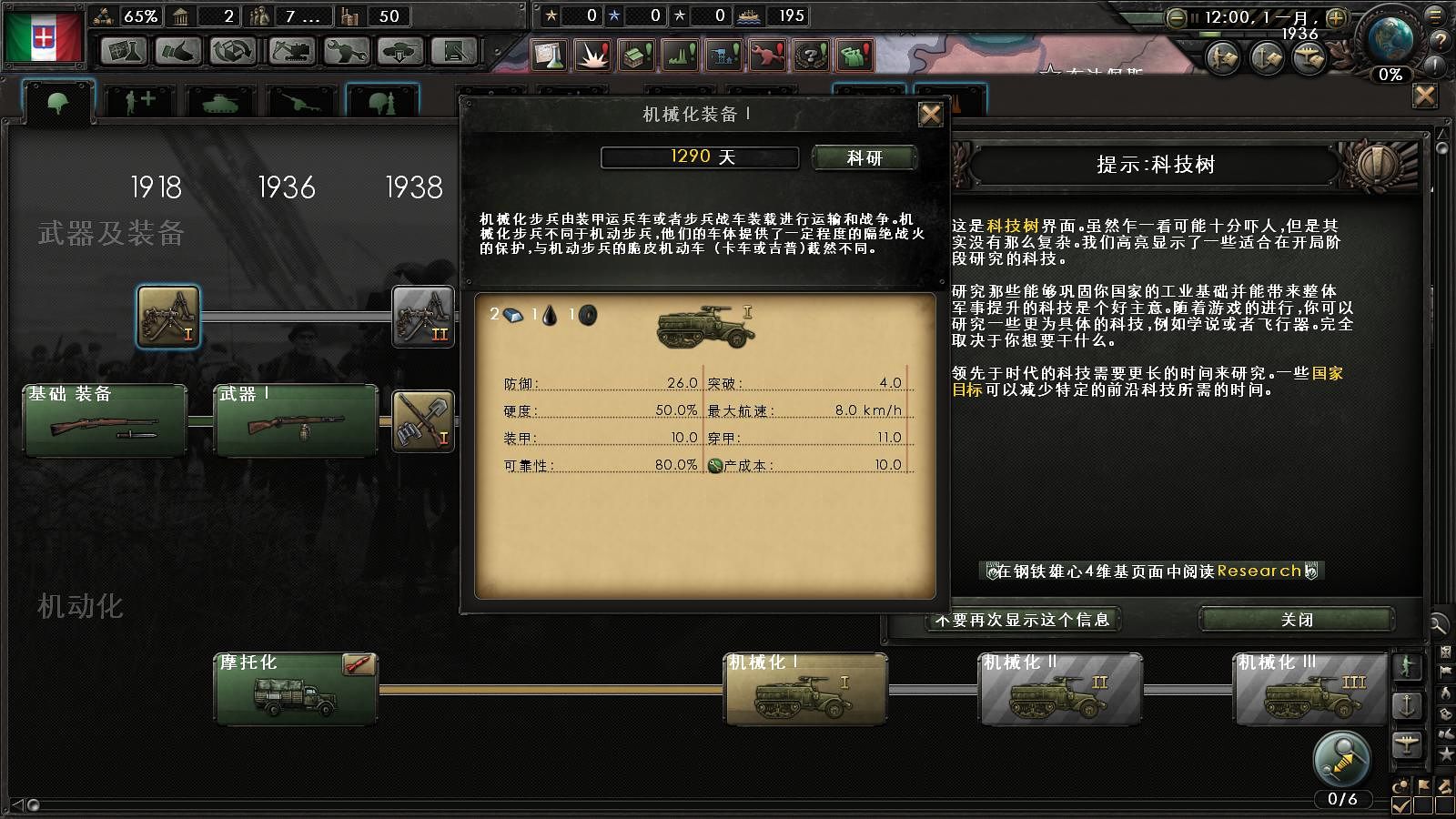Viewport: 1456px width, 819px height.
Task: Switch to the tank research tab
Action: 219,103
